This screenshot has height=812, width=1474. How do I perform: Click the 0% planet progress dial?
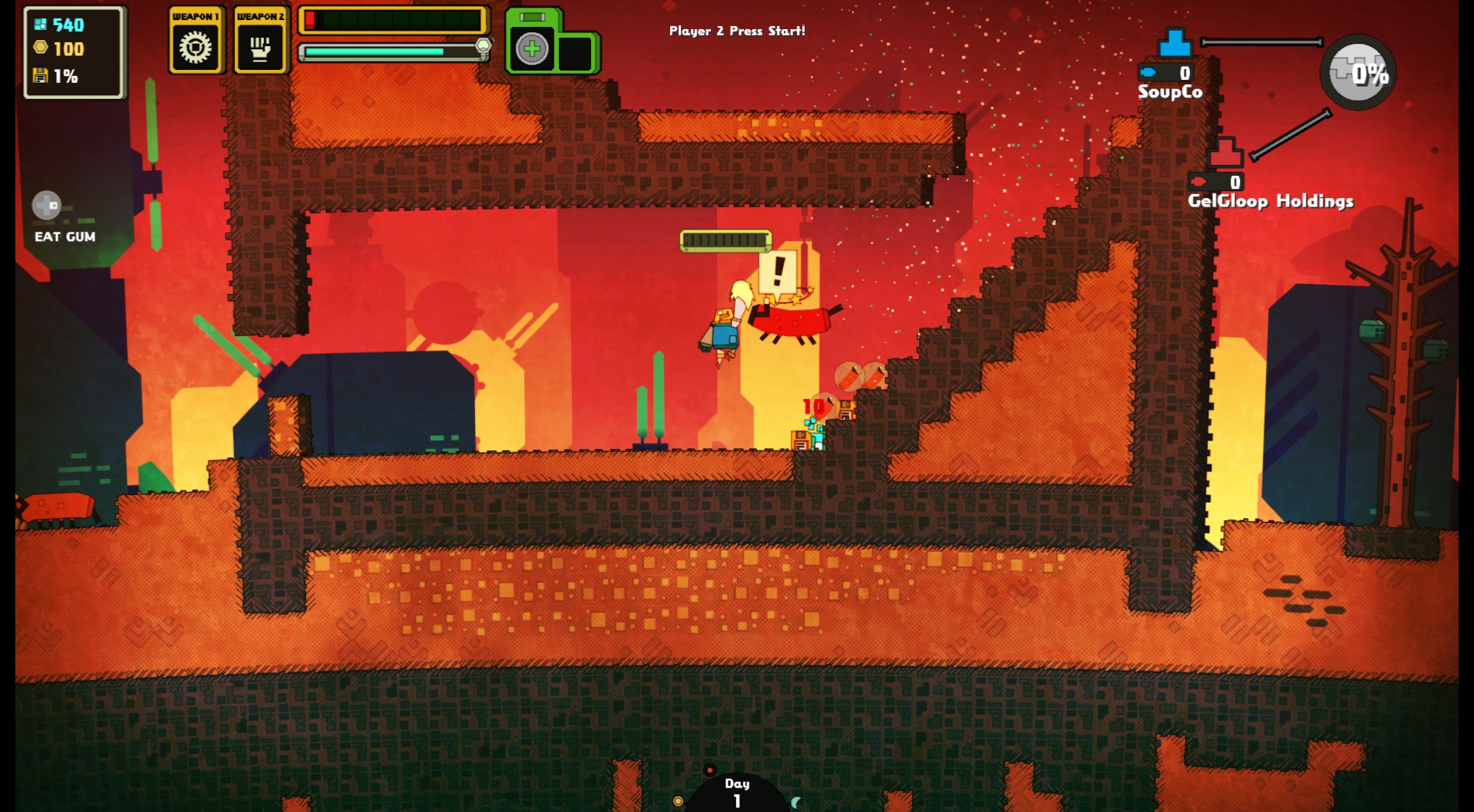click(1357, 73)
